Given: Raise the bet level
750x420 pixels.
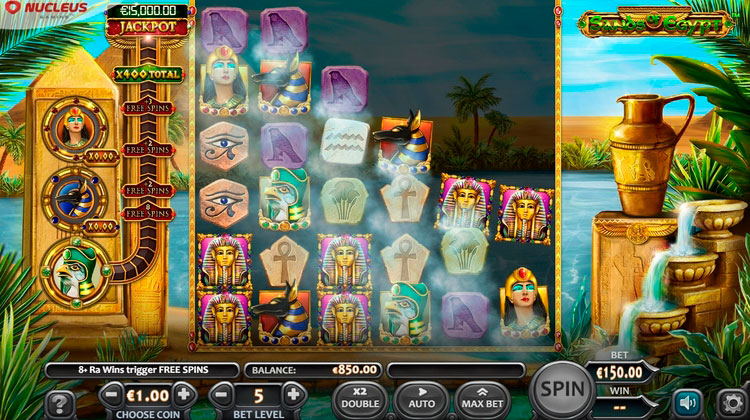Looking at the screenshot, I should point(293,395).
